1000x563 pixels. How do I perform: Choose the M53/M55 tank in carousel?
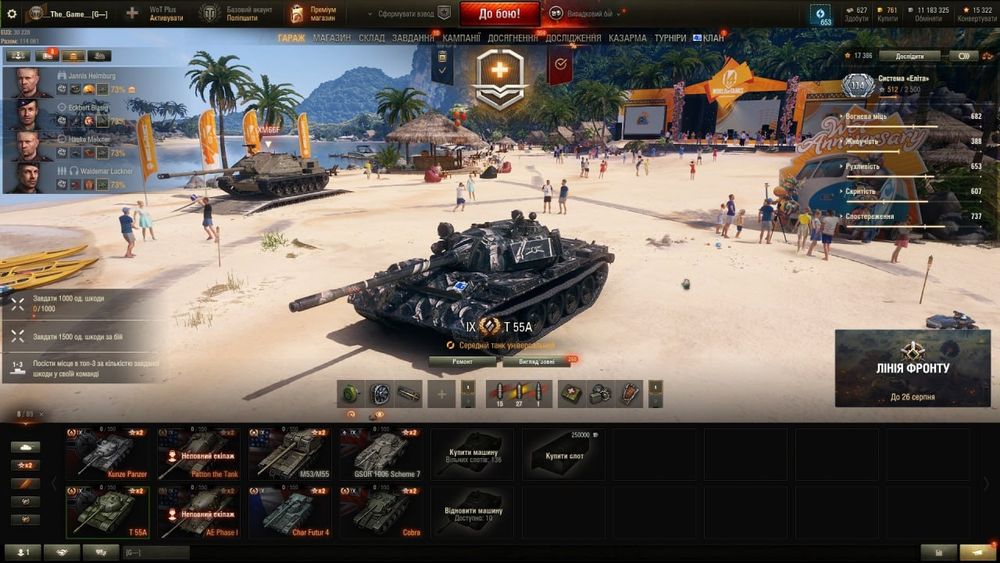coord(290,455)
